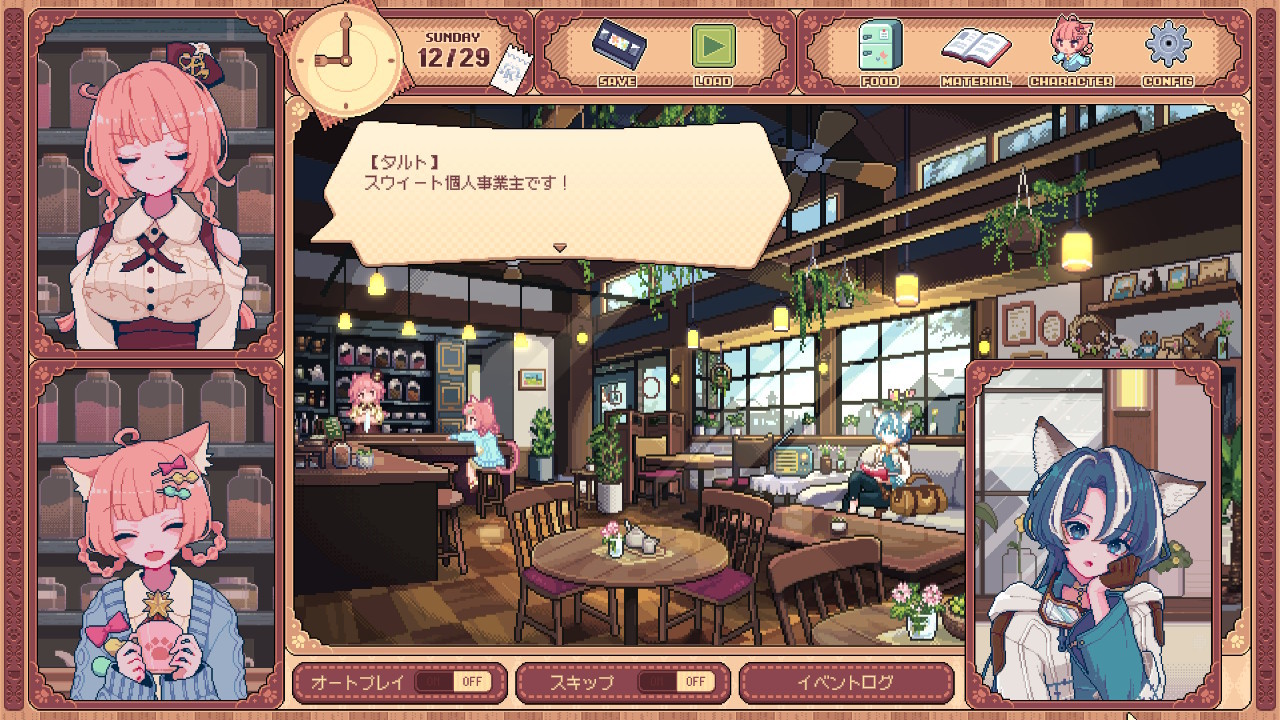The width and height of the screenshot is (1280, 720).
Task: Advance dialogue using the down arrow indicator
Action: [x=560, y=247]
